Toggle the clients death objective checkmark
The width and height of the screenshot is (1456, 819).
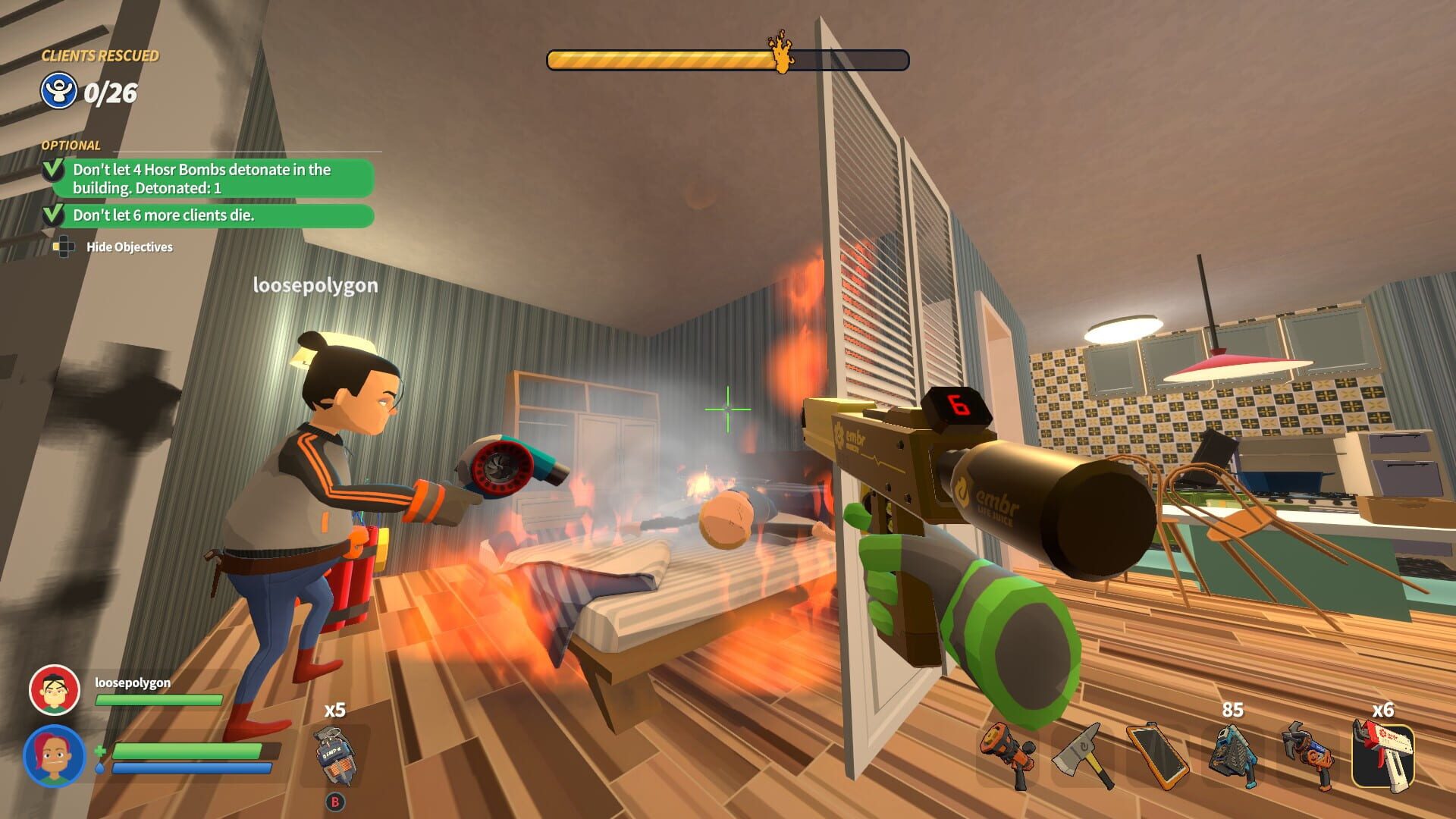coord(52,215)
